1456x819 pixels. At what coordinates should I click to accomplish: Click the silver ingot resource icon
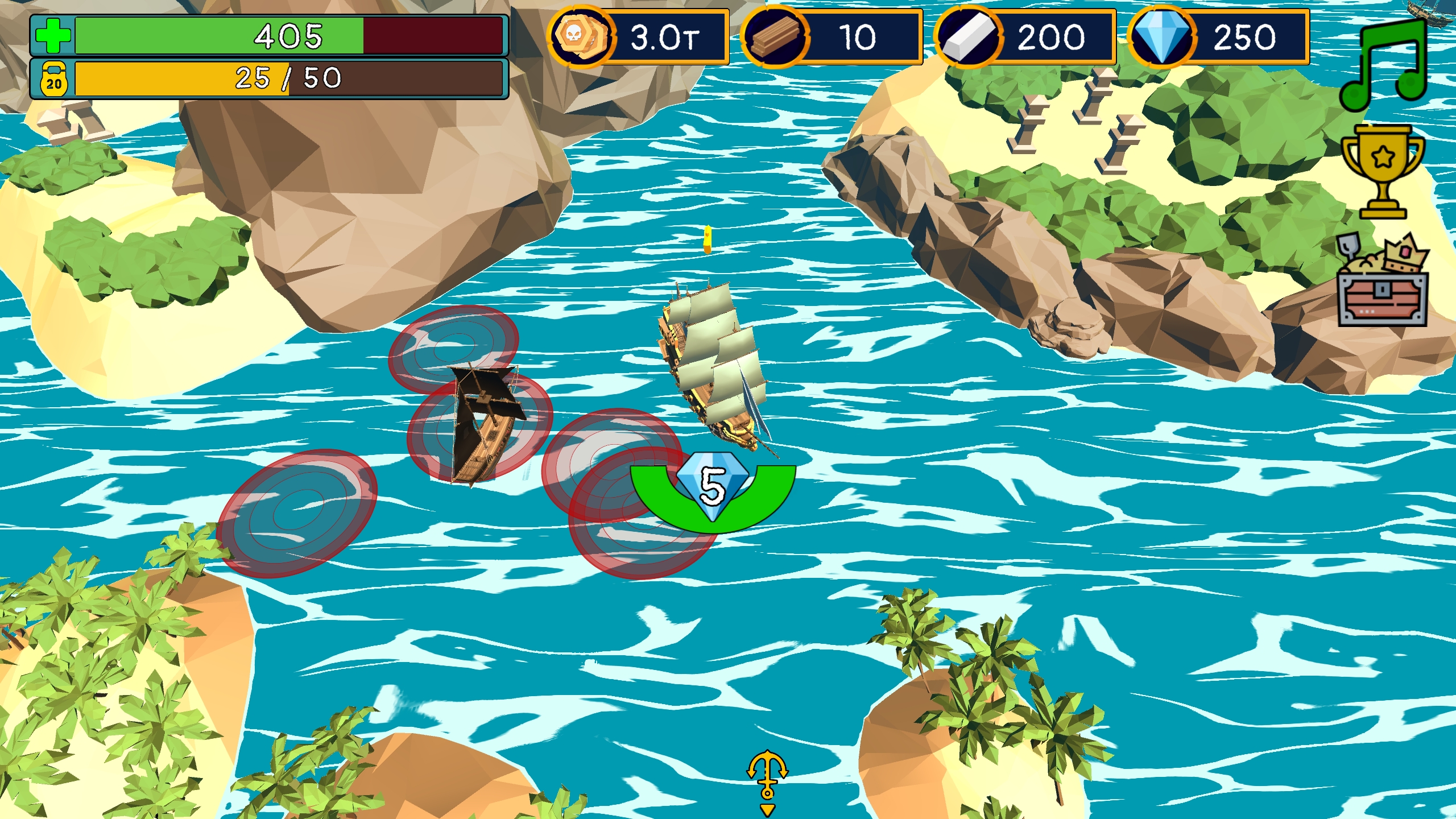coord(969,36)
